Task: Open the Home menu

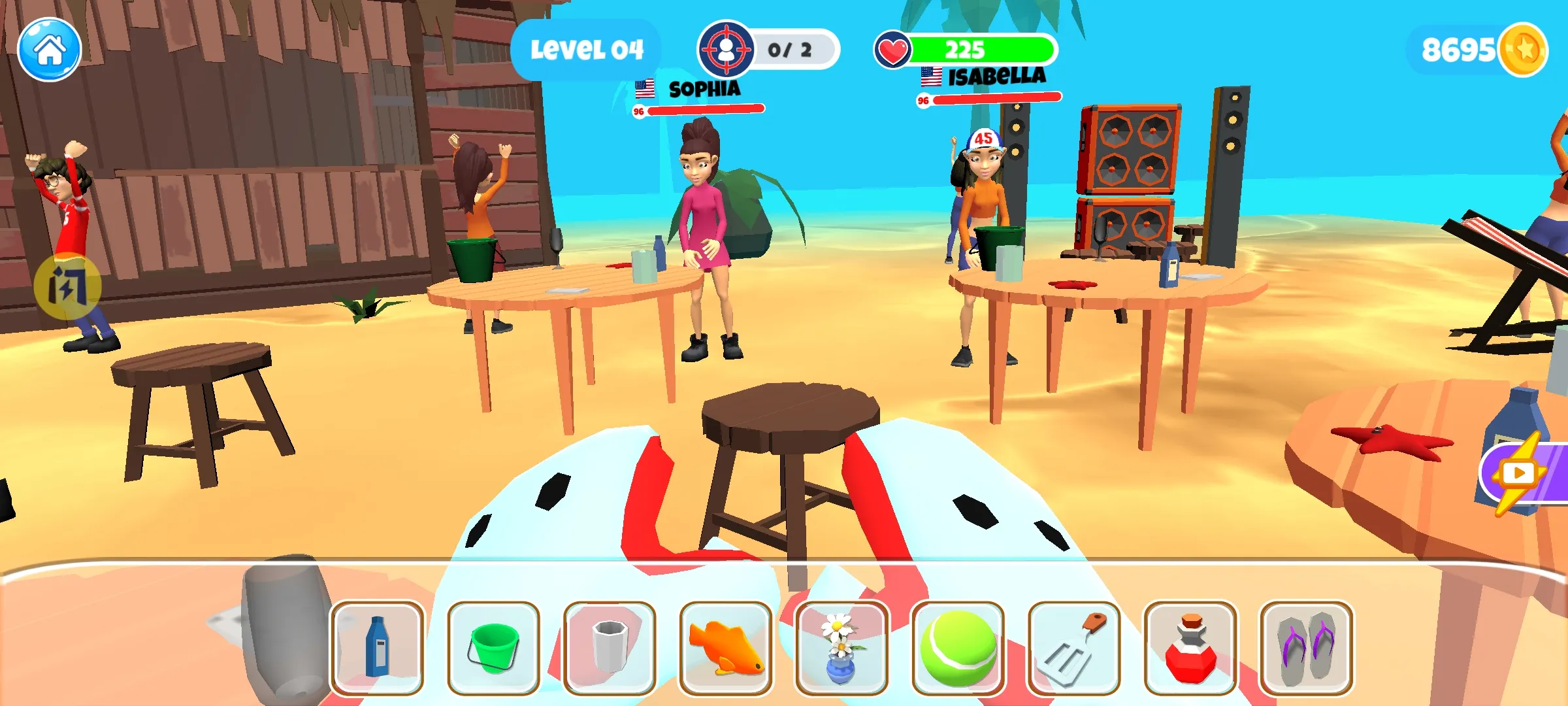Action: coord(50,48)
